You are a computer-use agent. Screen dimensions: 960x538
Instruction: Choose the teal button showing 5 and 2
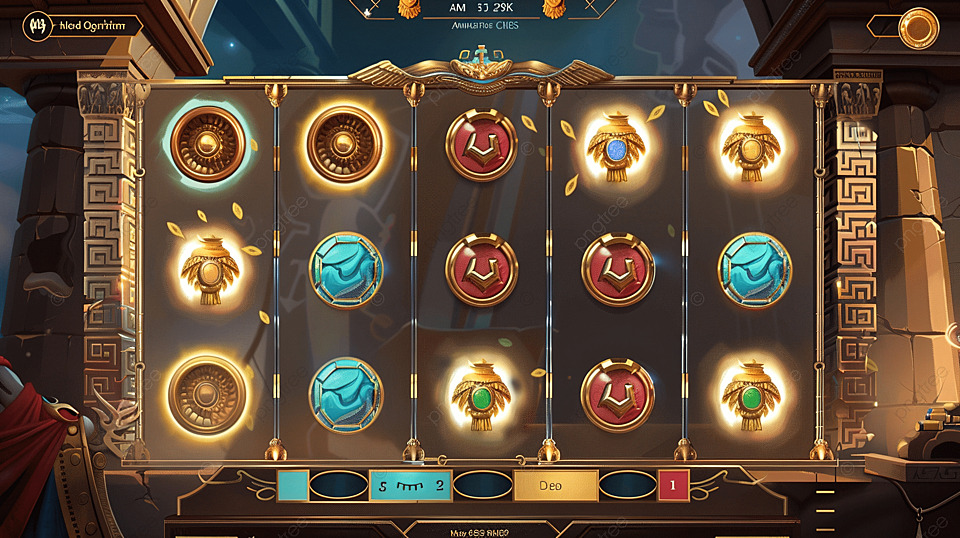click(x=410, y=486)
